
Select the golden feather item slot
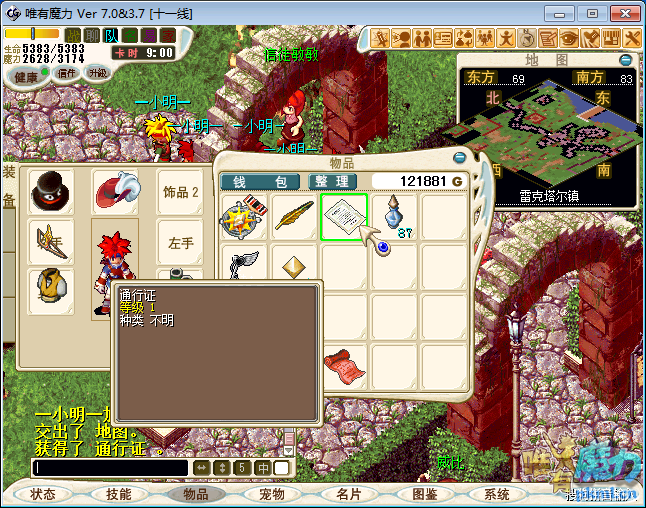pos(295,217)
